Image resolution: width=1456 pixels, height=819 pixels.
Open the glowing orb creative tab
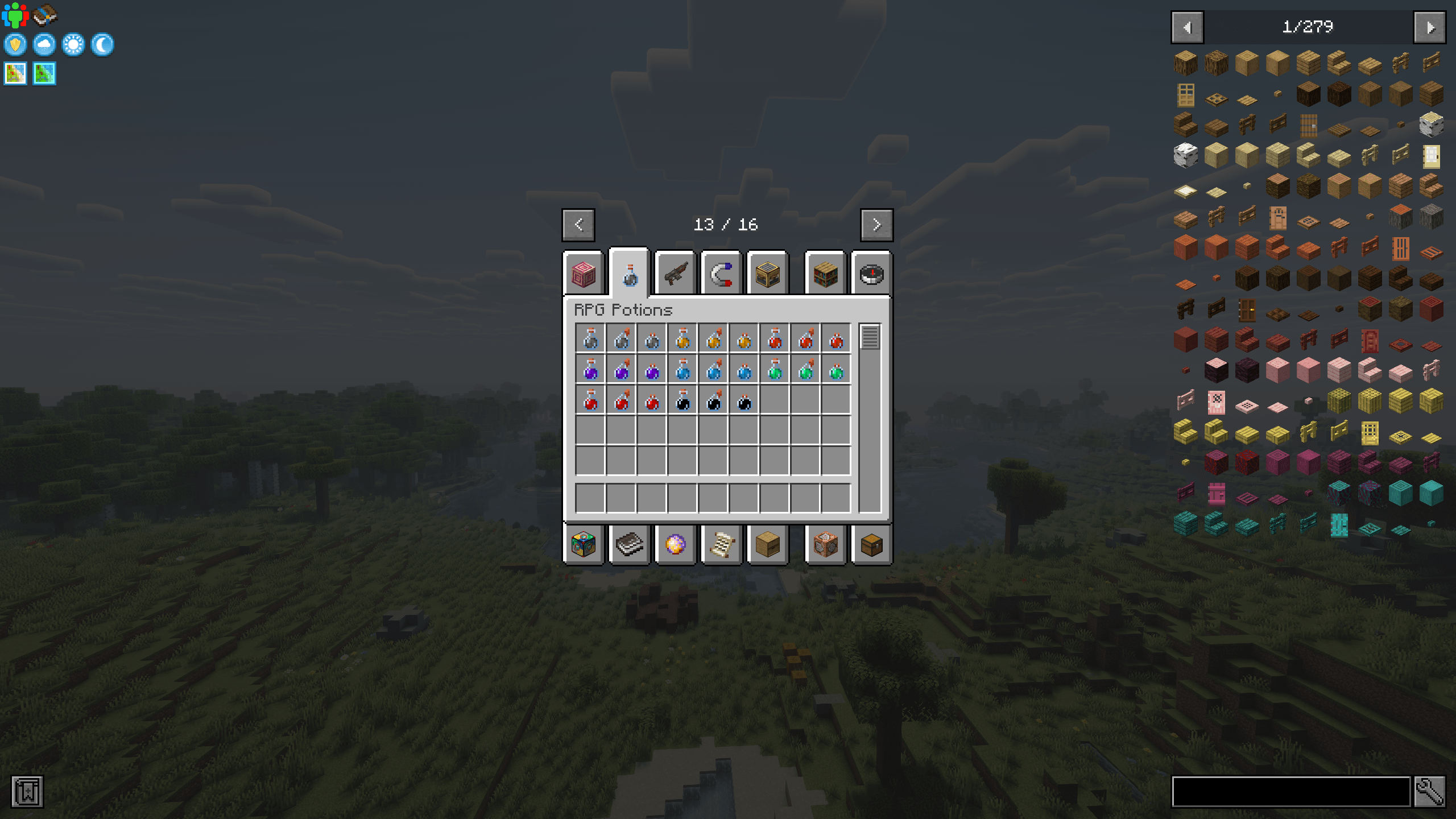675,544
